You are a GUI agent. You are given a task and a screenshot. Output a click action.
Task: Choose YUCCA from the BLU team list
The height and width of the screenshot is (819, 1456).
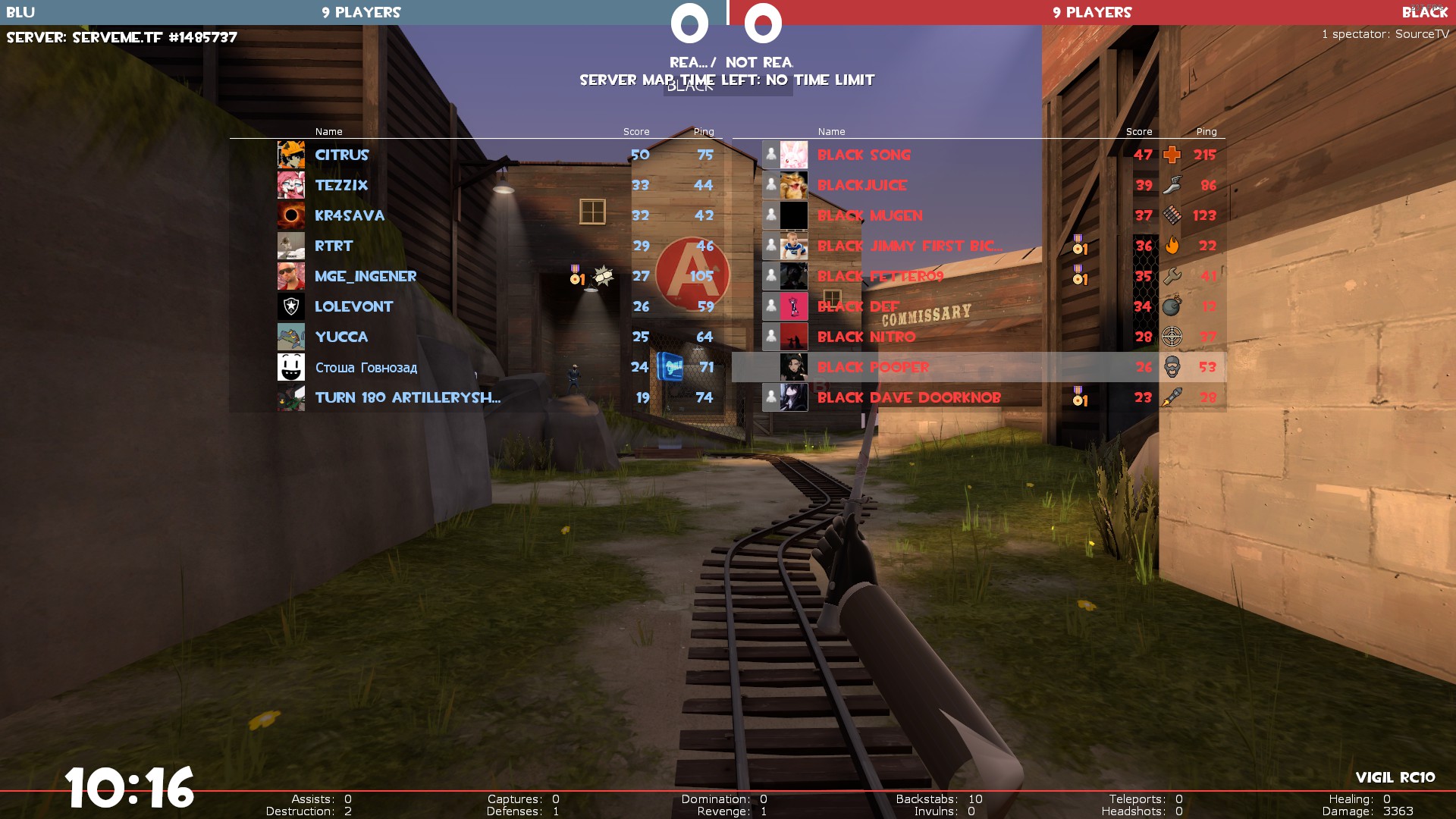point(341,337)
